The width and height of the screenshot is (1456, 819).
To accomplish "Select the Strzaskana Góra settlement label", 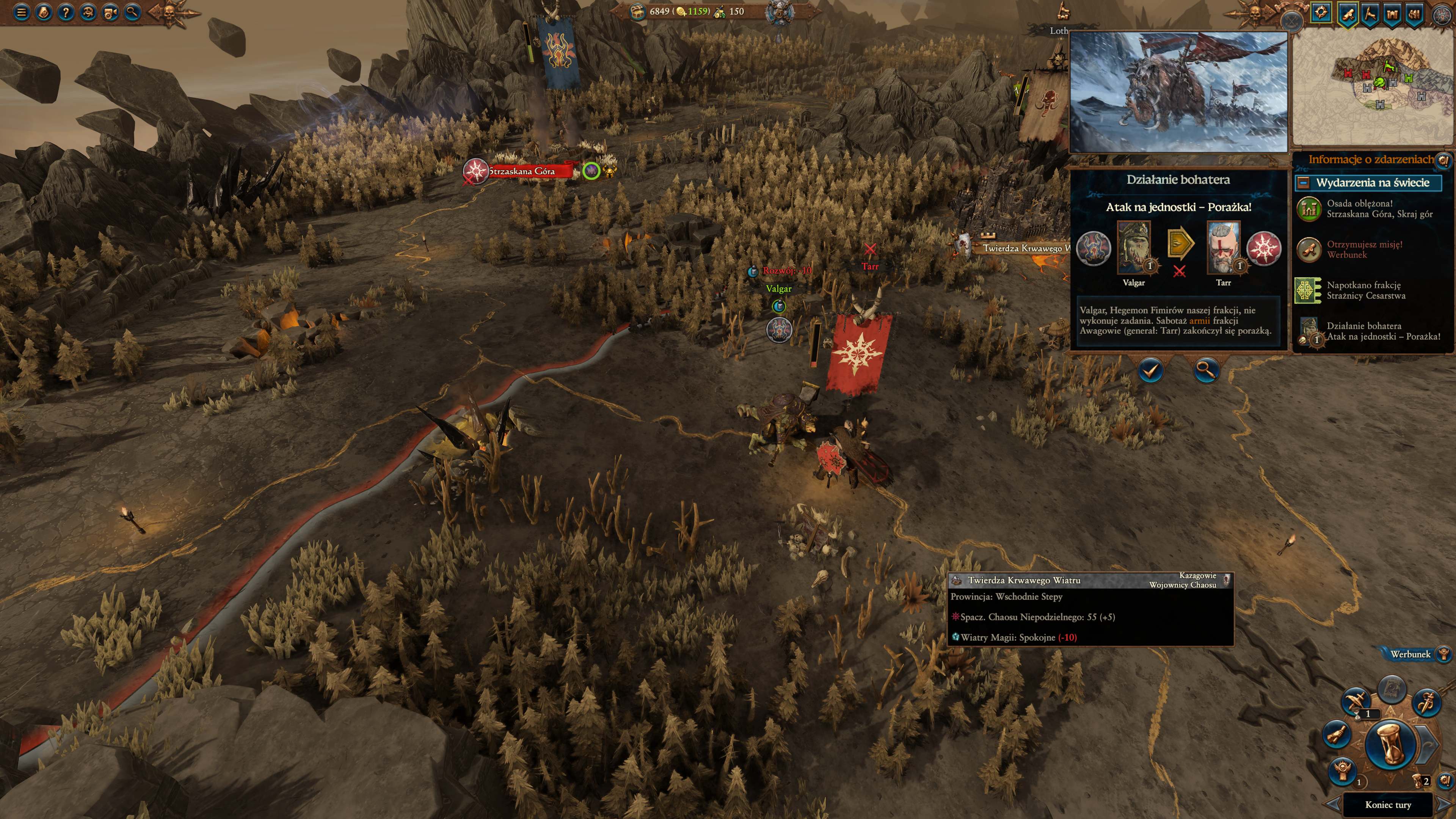I will tap(523, 171).
